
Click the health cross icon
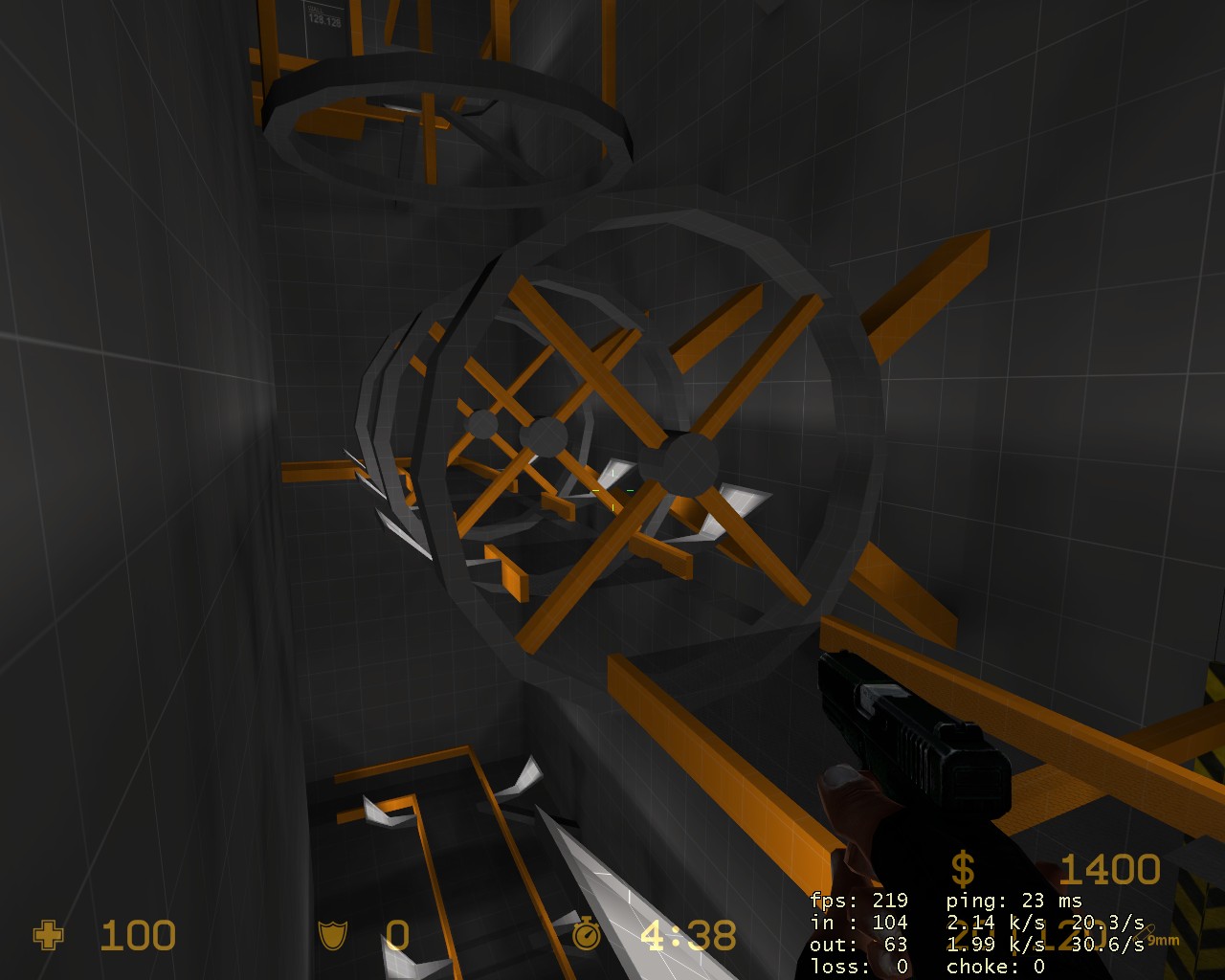coord(48,936)
